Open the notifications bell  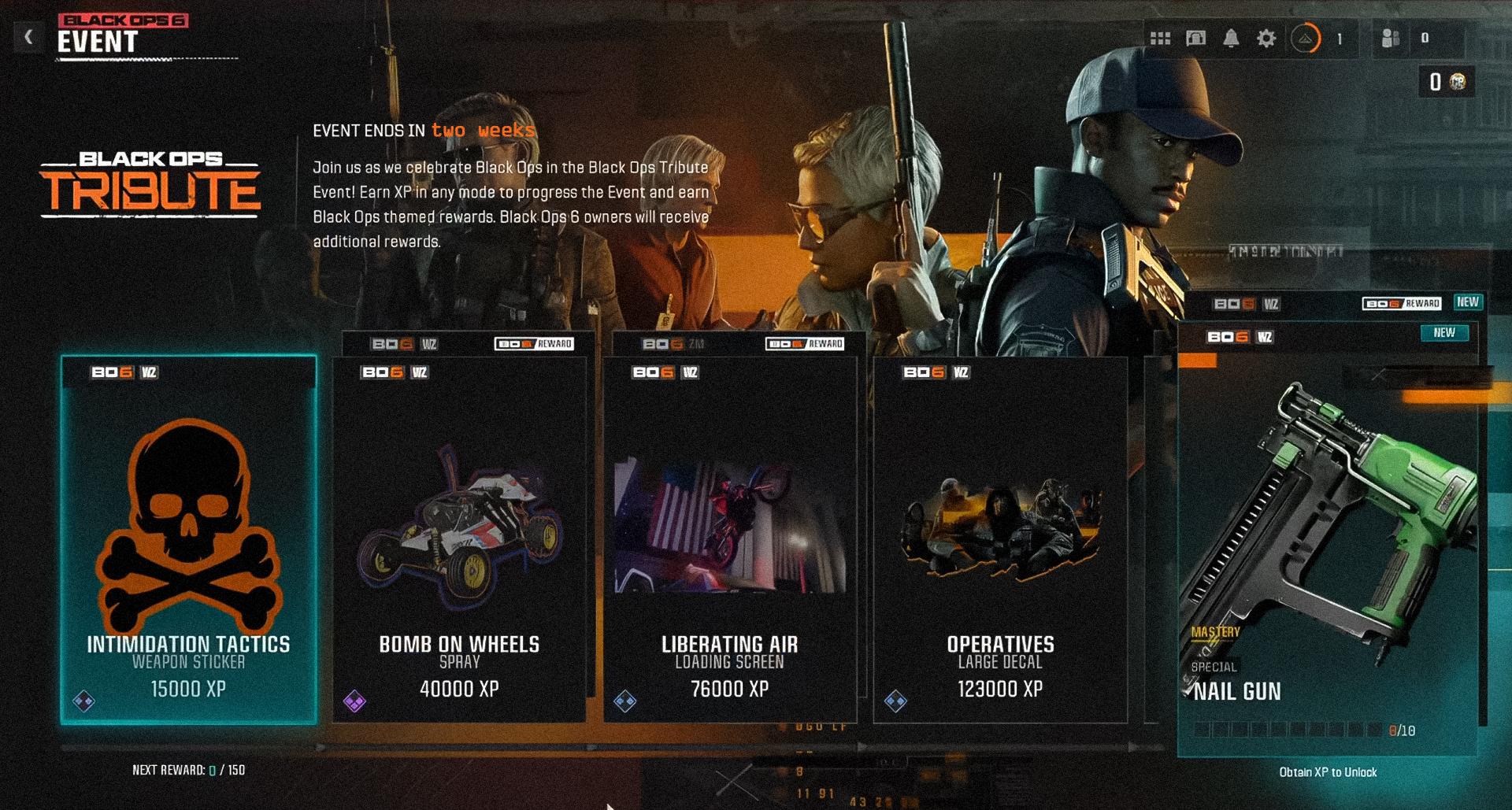(1231, 39)
